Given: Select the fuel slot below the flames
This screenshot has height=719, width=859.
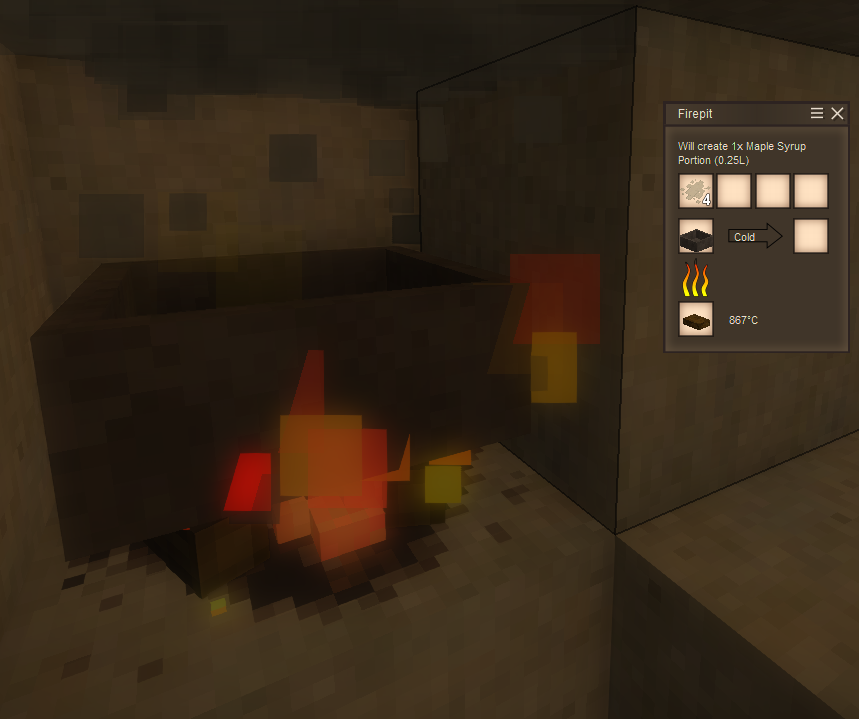Looking at the screenshot, I should tap(696, 319).
